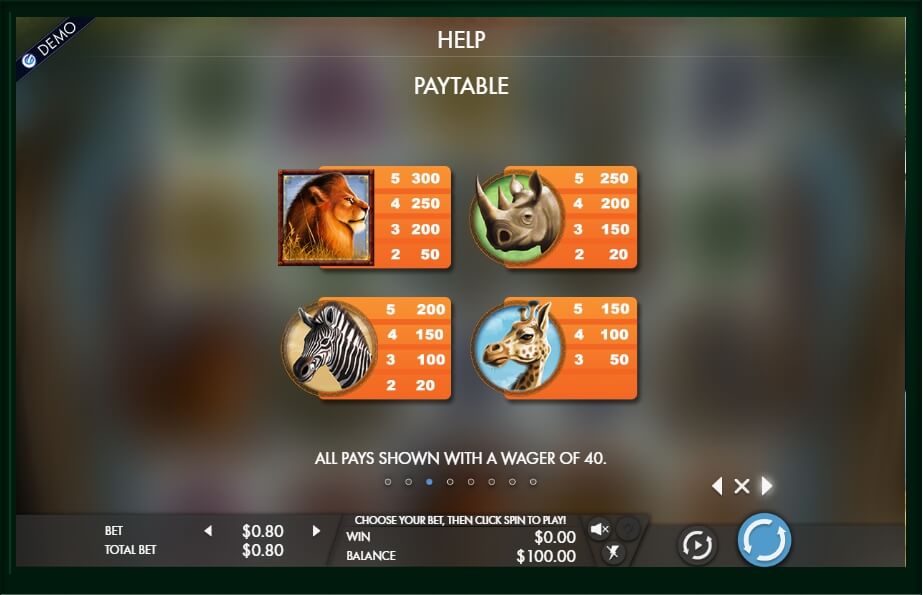The image size is (923, 595).
Task: Toggle the lightning bolt quick-spin icon
Action: tap(613, 552)
